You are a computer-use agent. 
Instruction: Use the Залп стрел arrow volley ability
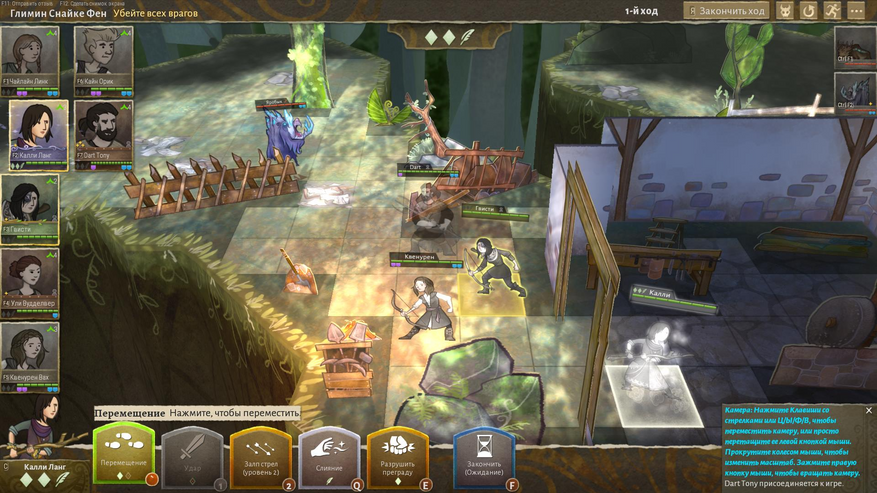point(260,456)
